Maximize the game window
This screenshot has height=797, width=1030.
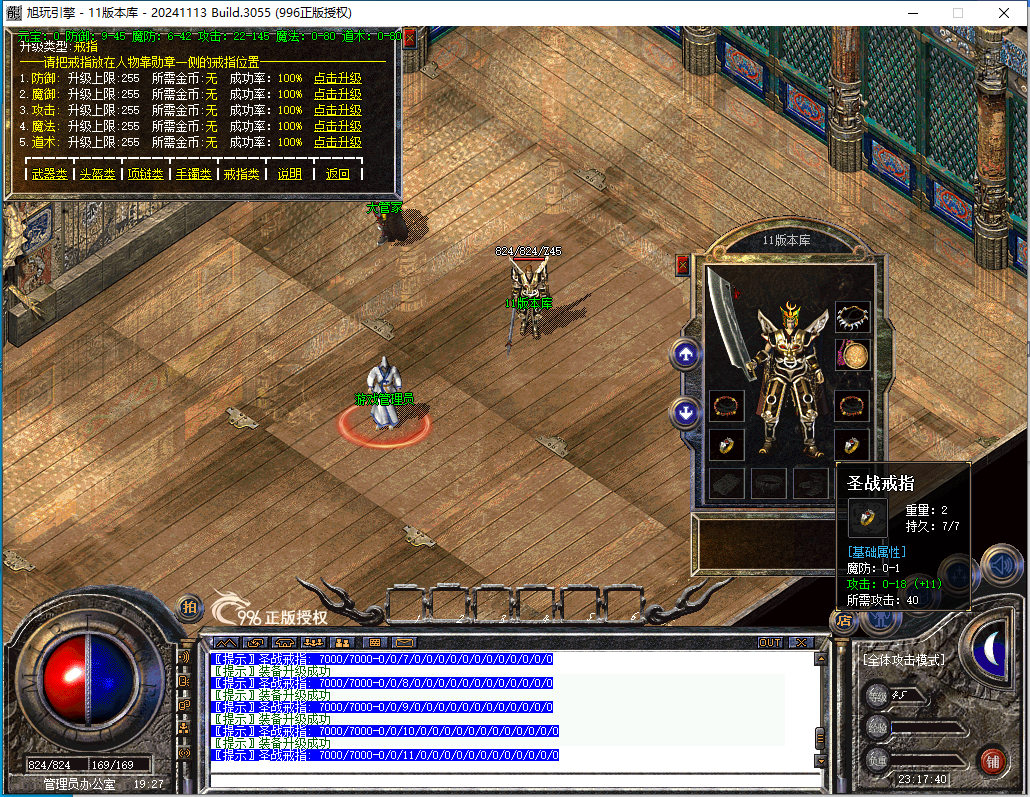click(957, 13)
